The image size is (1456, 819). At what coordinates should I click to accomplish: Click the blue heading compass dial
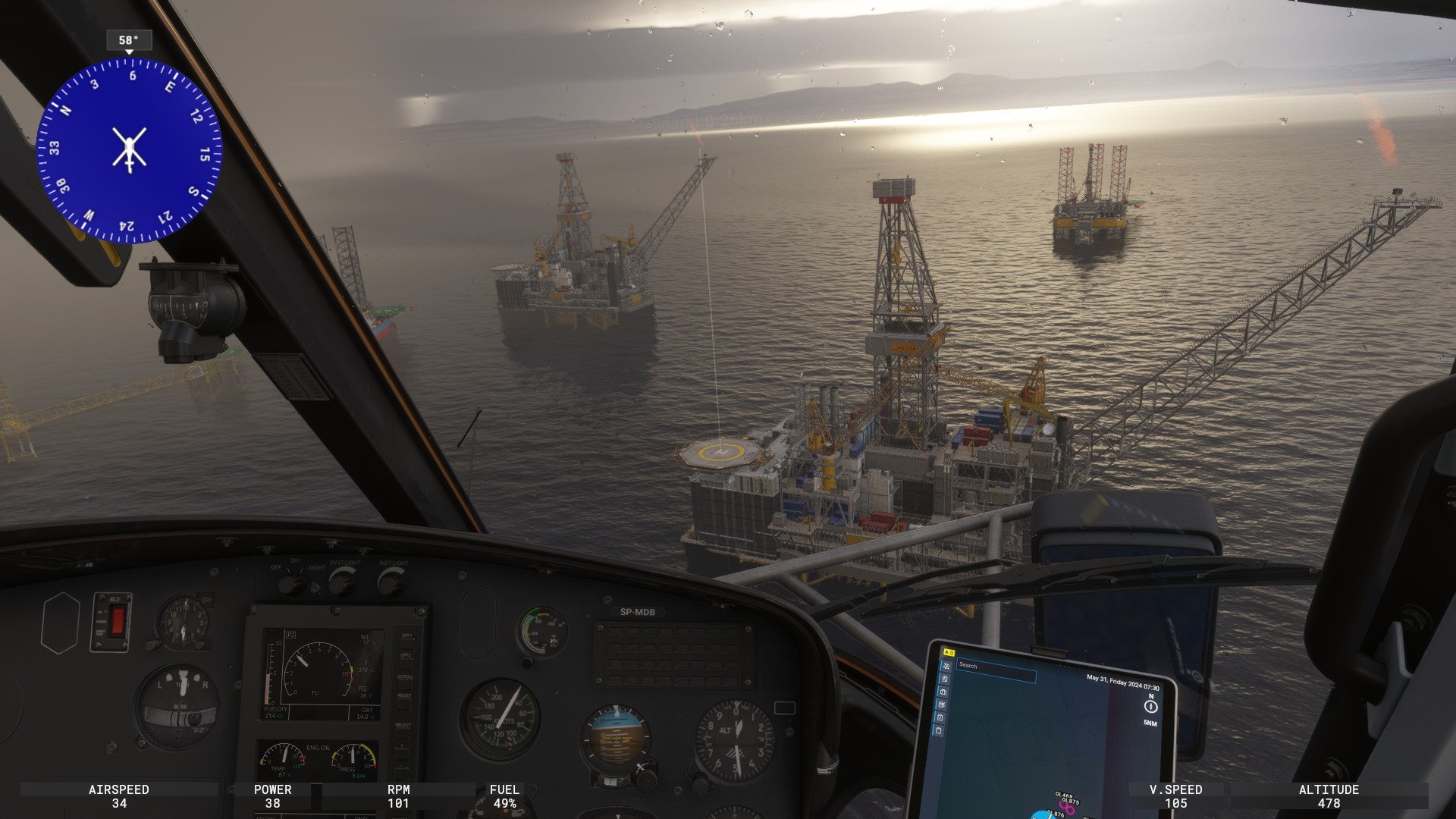[x=130, y=150]
